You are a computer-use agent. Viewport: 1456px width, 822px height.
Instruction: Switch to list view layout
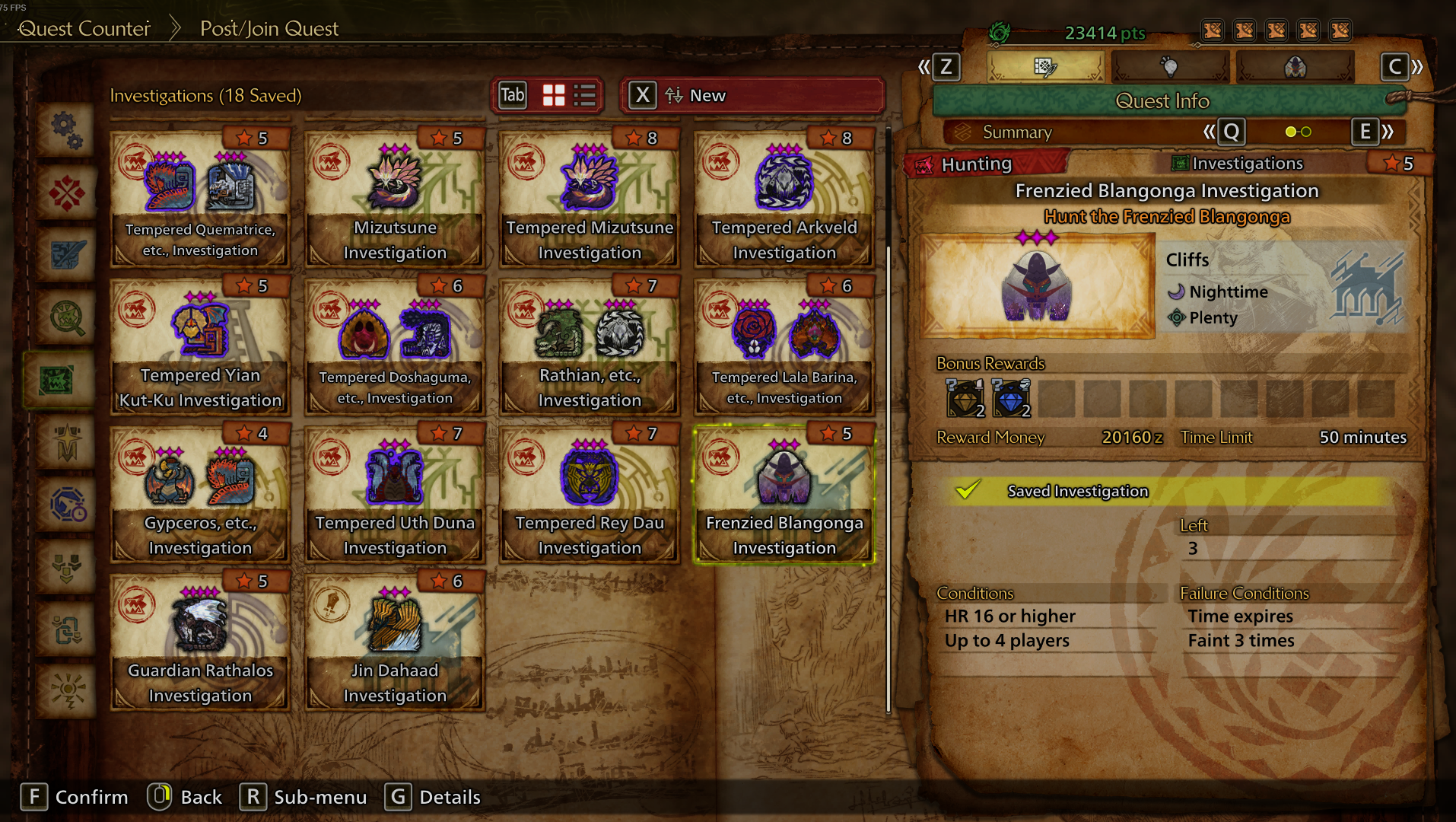(585, 96)
